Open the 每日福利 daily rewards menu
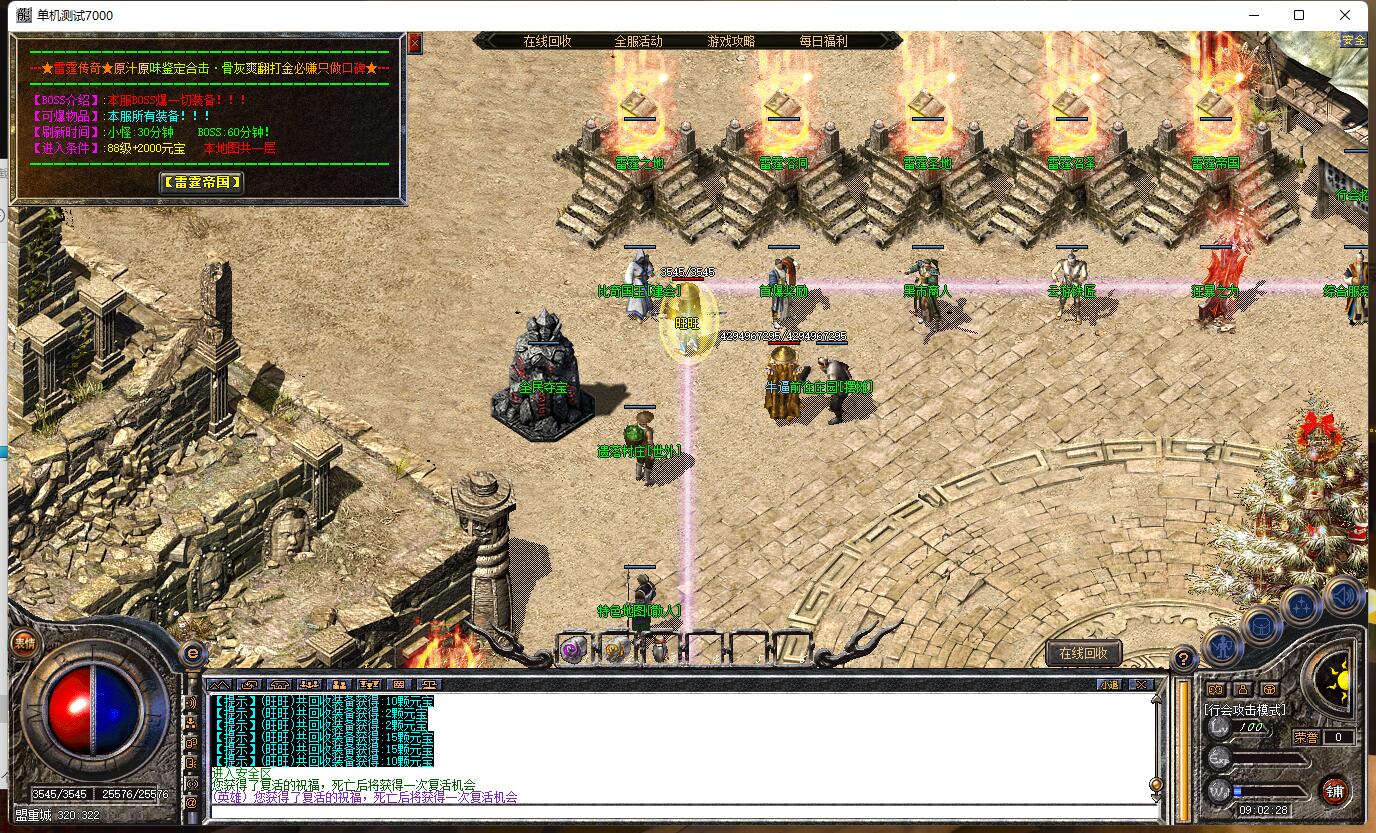 (x=823, y=41)
